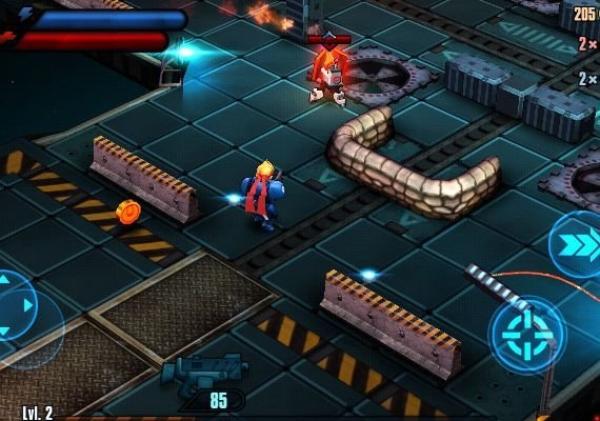Select the equipped gun weapon icon
The height and width of the screenshot is (421, 600).
click(x=203, y=373)
